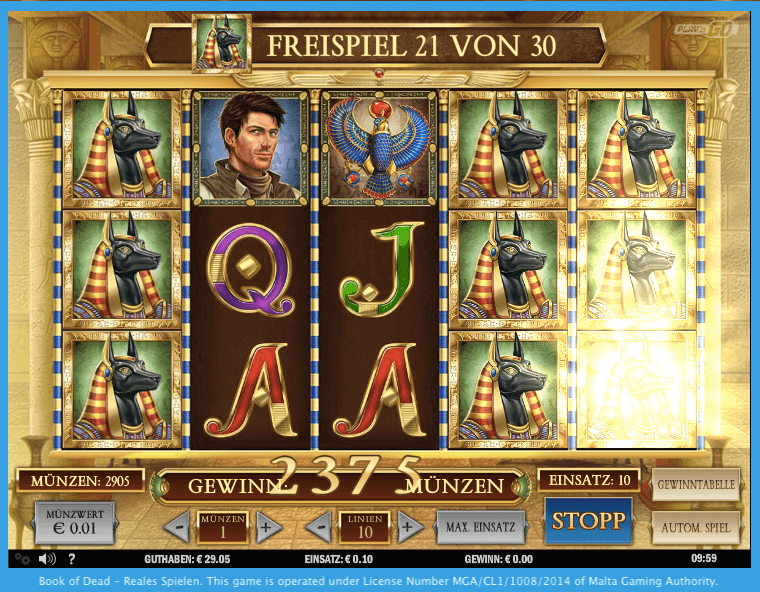Image resolution: width=760 pixels, height=592 pixels.
Task: Toggle the sound speaker icon
Action: coord(46,559)
